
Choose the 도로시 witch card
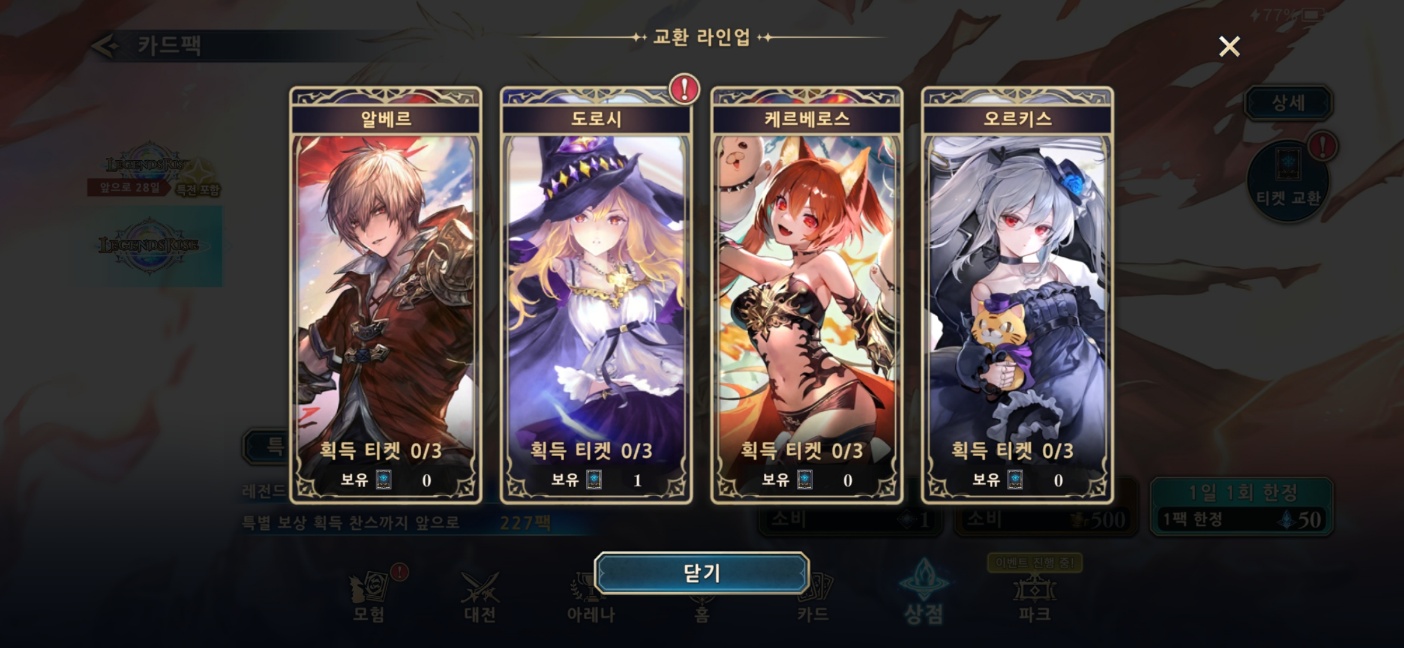(x=596, y=296)
